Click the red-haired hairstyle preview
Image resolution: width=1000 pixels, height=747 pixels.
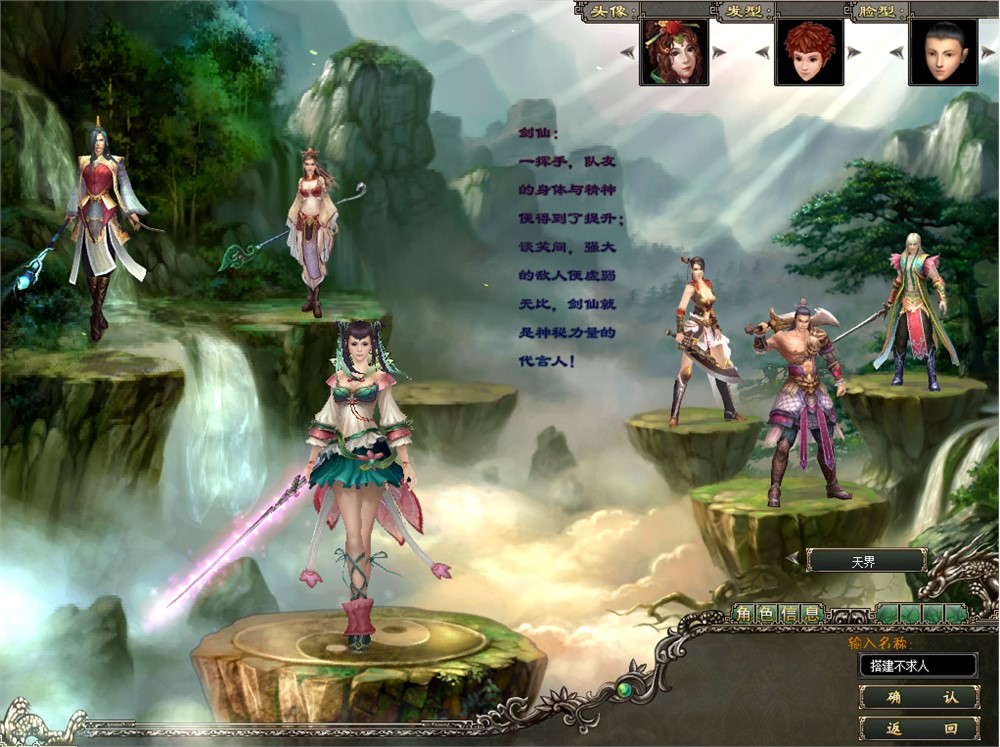(808, 52)
